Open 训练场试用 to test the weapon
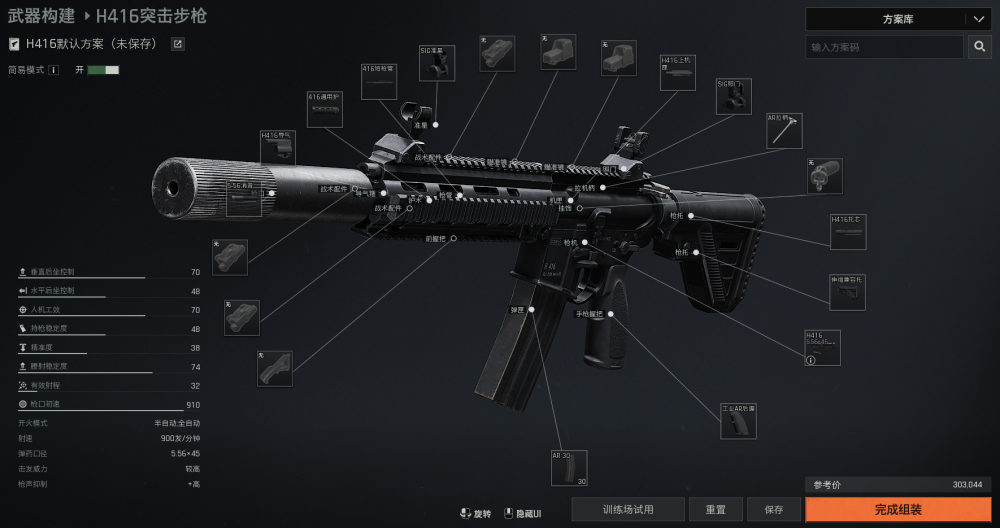This screenshot has height=528, width=1000. (x=628, y=509)
